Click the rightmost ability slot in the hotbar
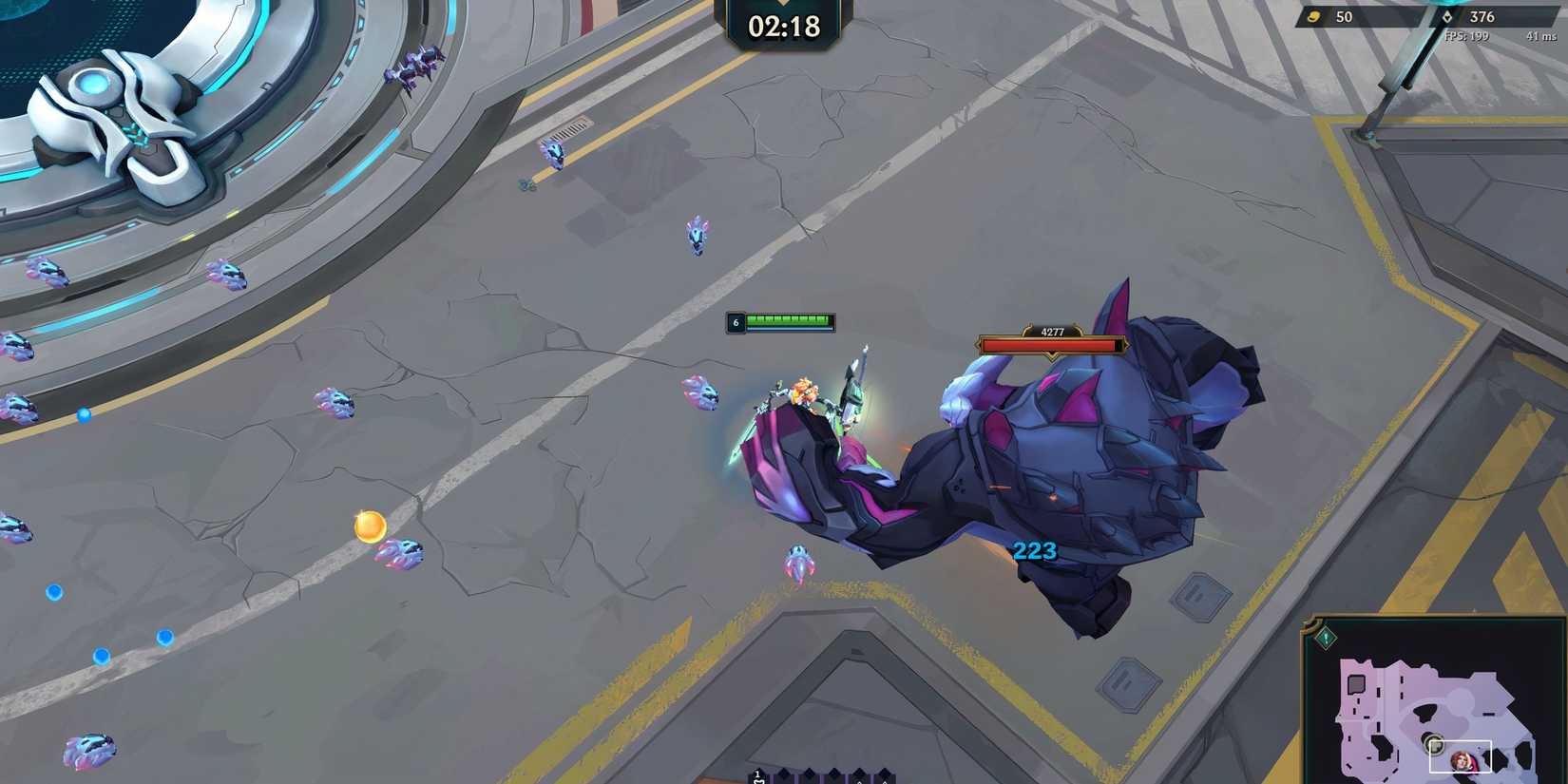 tap(884, 774)
